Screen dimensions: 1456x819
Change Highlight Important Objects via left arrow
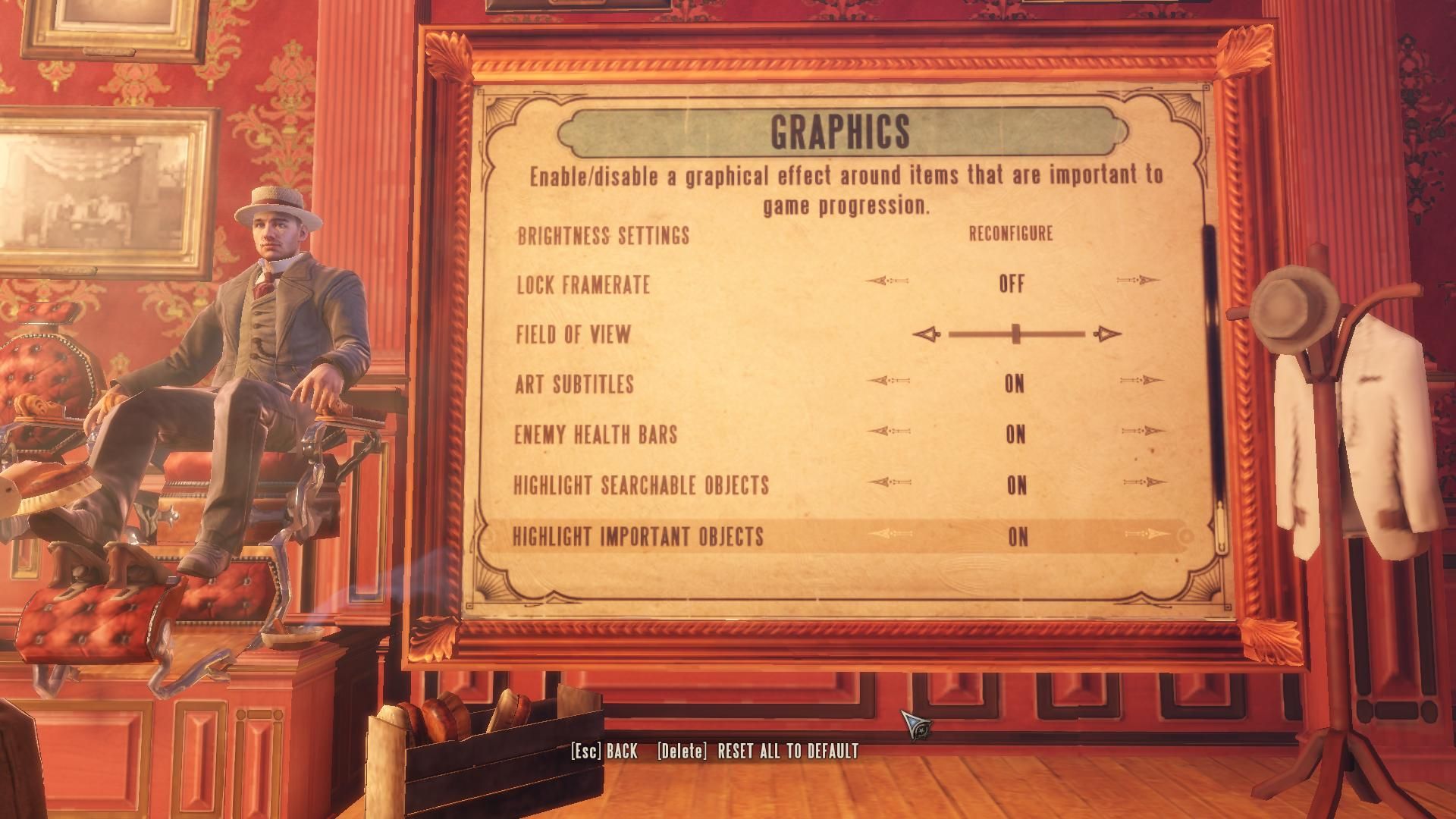click(x=890, y=534)
